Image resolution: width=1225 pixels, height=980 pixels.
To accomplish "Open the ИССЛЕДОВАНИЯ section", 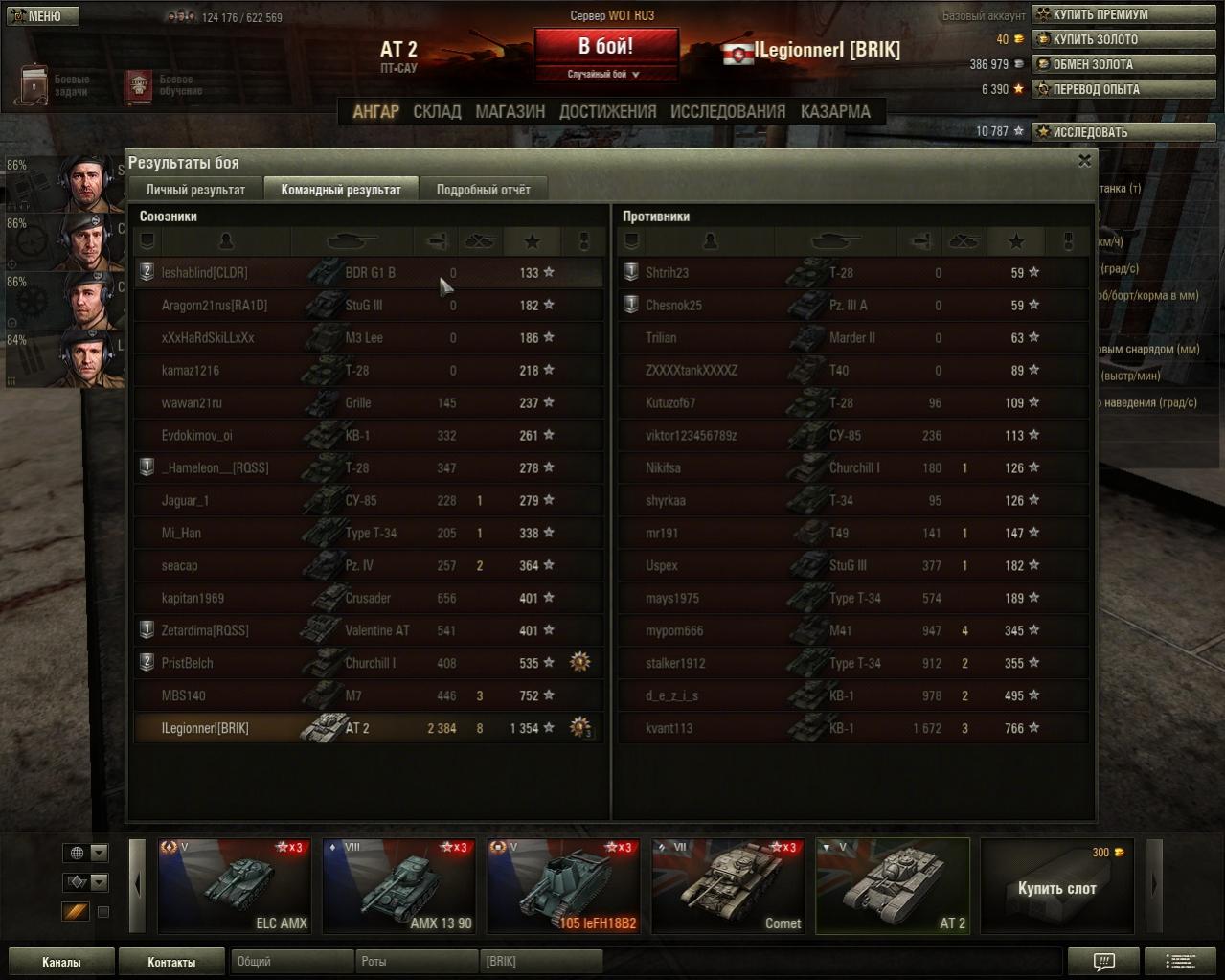I will pyautogui.click(x=727, y=112).
